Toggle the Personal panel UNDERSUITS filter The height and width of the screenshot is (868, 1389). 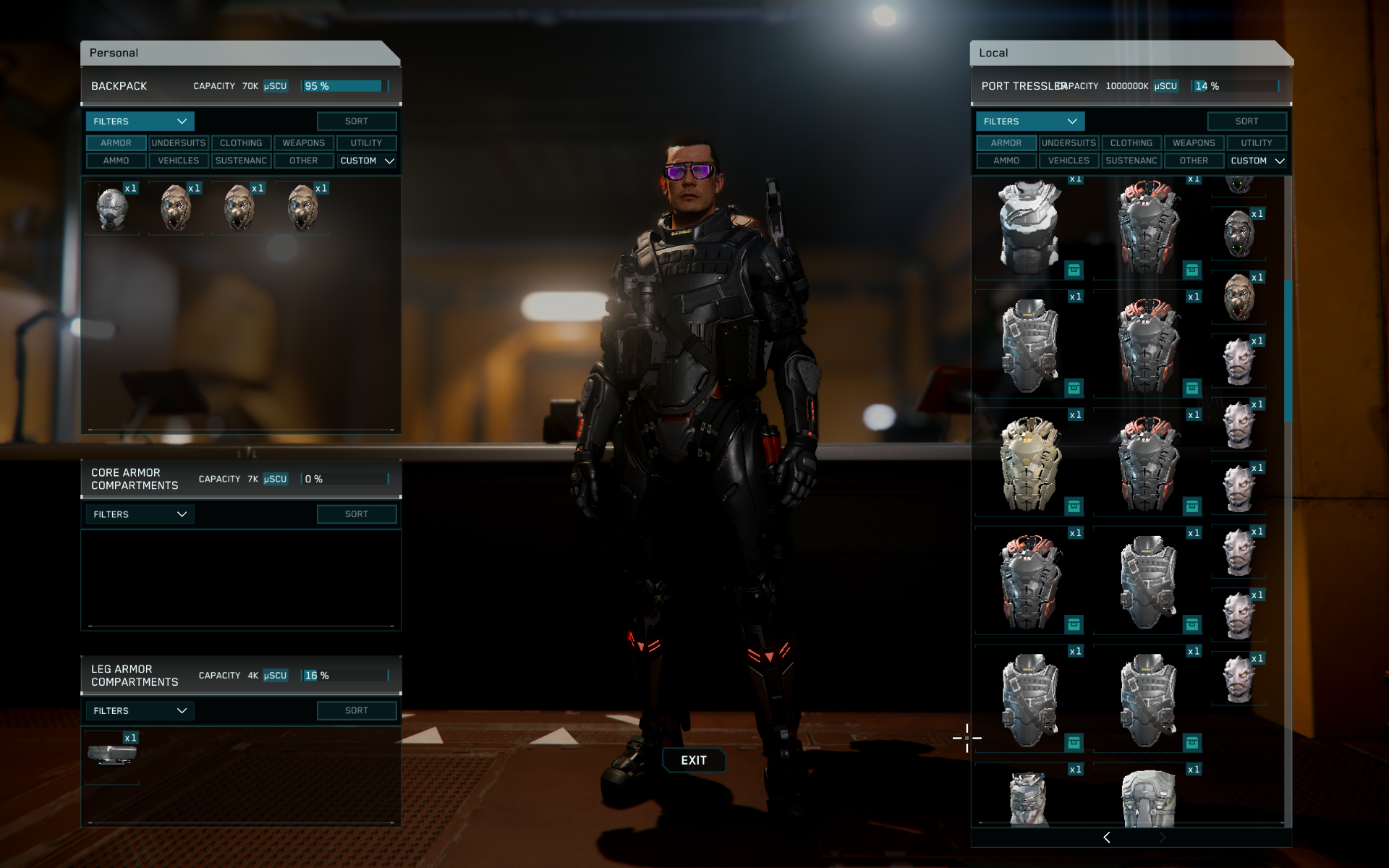tap(179, 143)
